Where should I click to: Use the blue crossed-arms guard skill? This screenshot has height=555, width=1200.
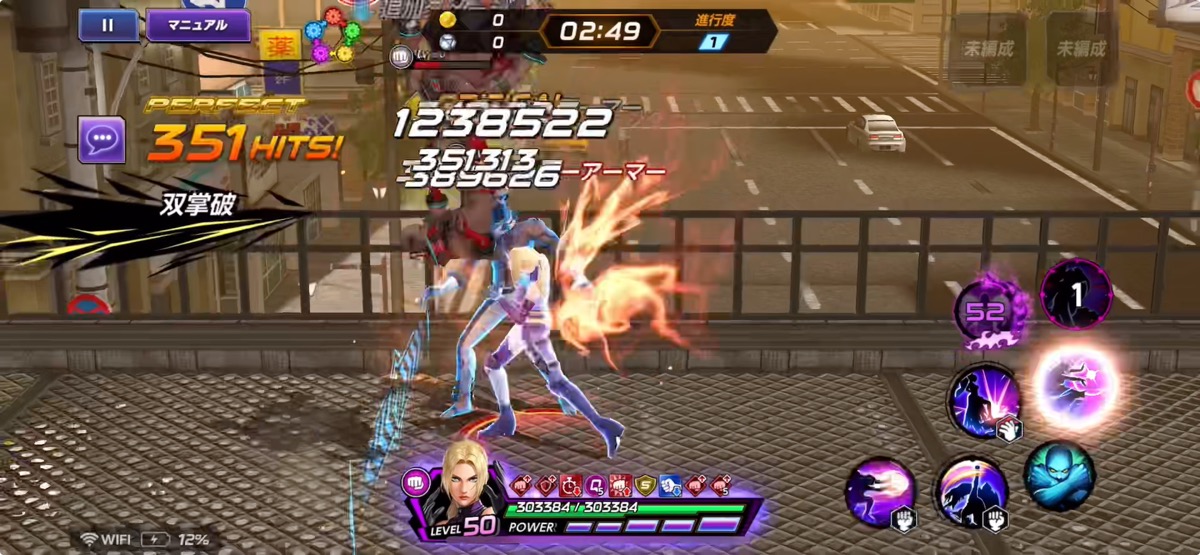(1059, 477)
